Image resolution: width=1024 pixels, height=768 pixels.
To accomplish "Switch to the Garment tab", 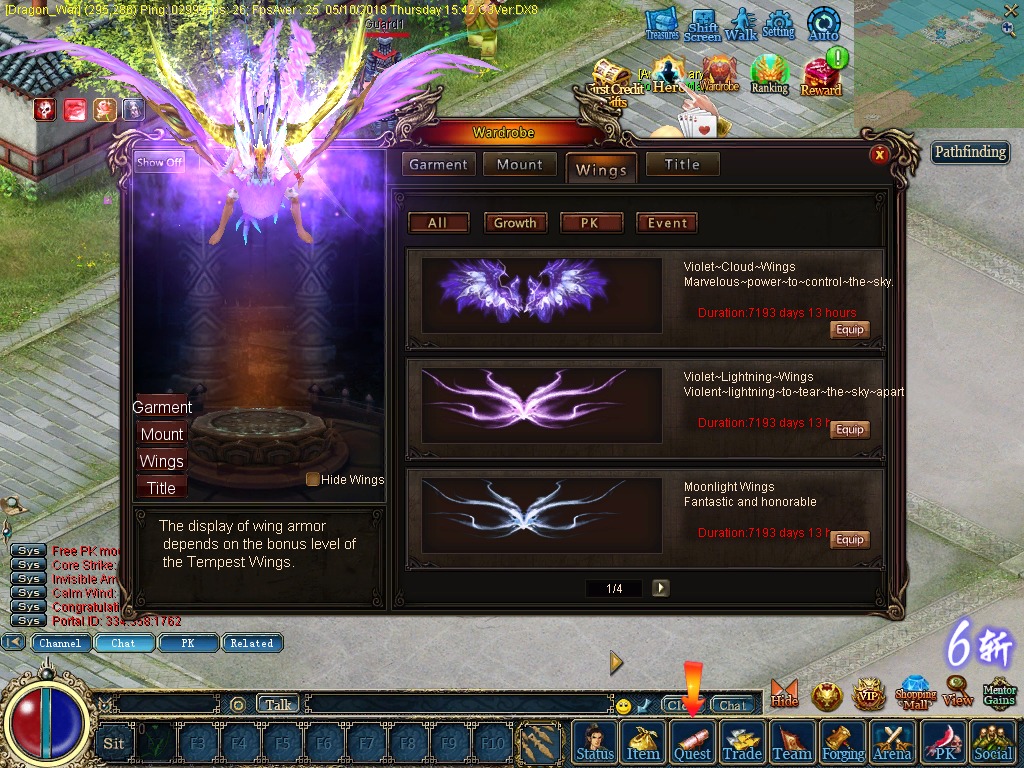I will (438, 165).
